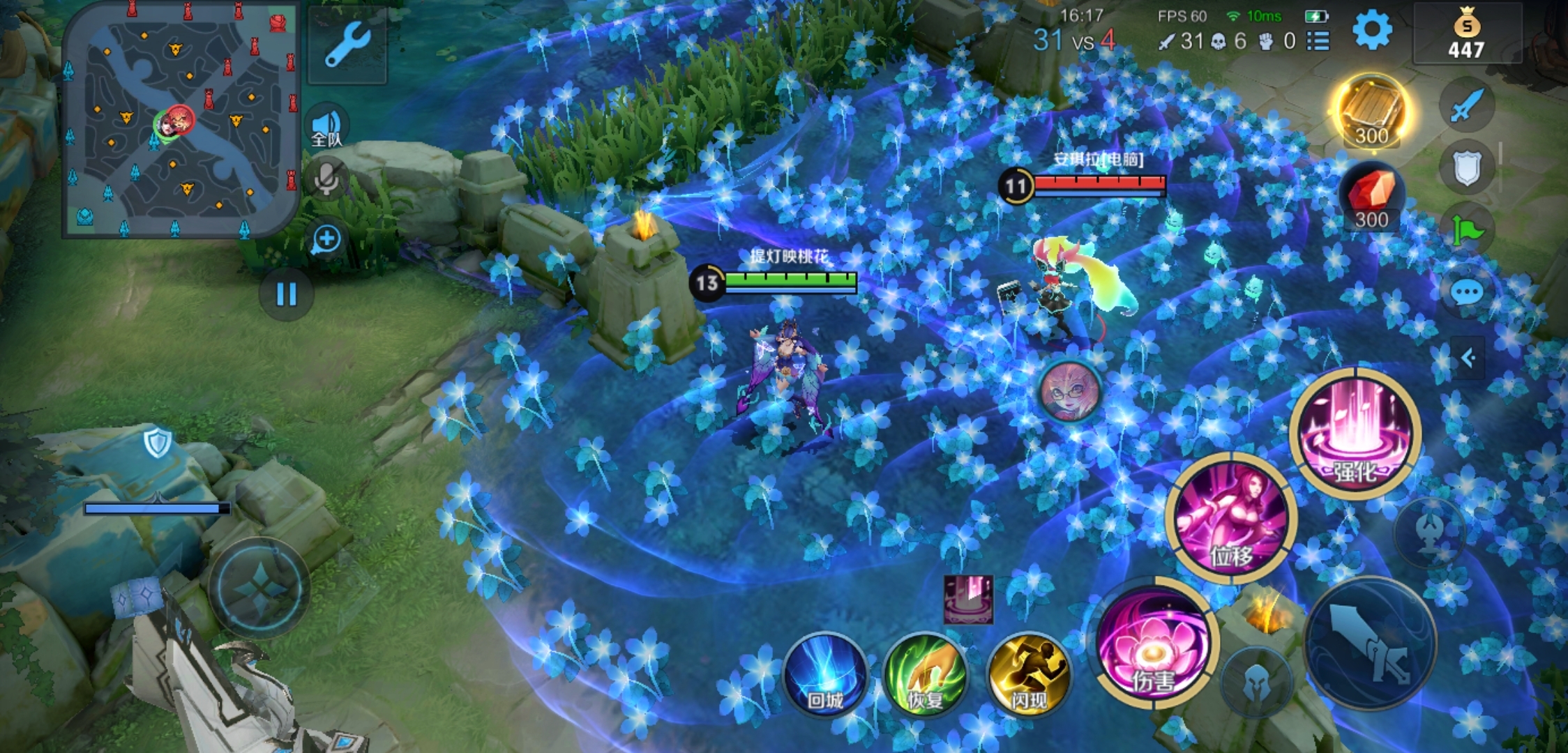
Task: Send the shield defend signal
Action: [x=1467, y=168]
